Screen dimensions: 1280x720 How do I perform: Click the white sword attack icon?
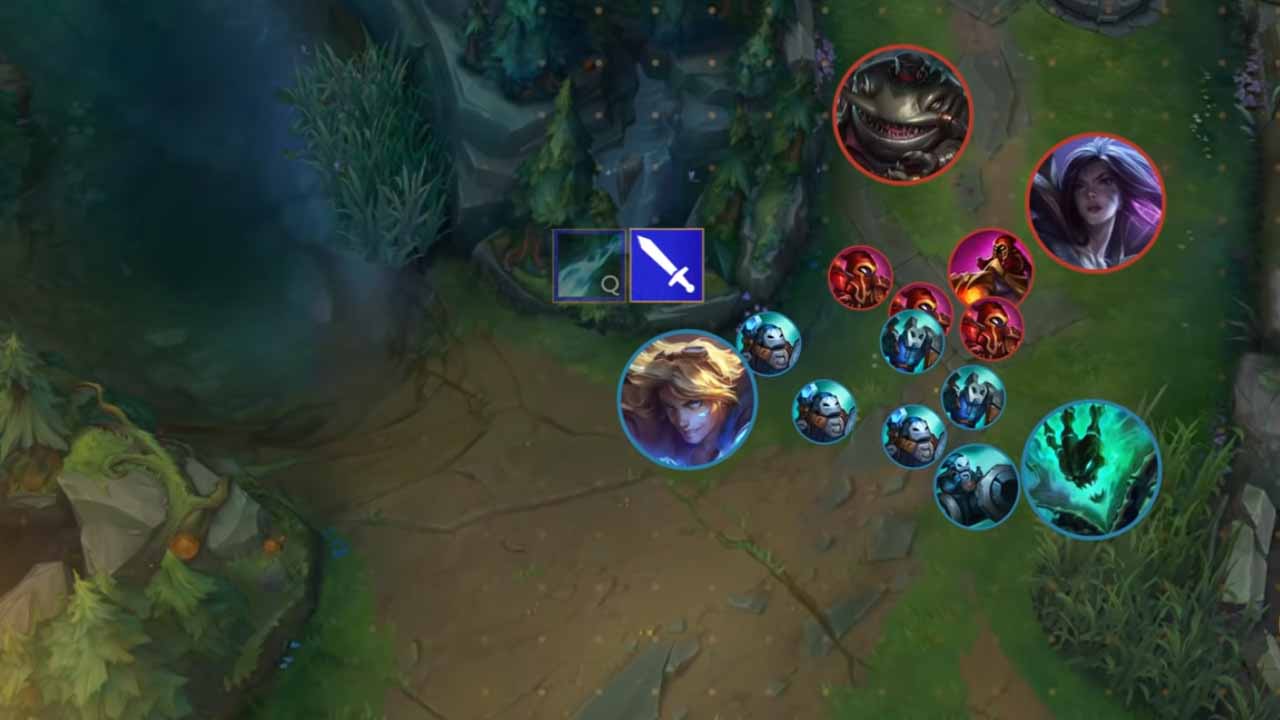(667, 266)
